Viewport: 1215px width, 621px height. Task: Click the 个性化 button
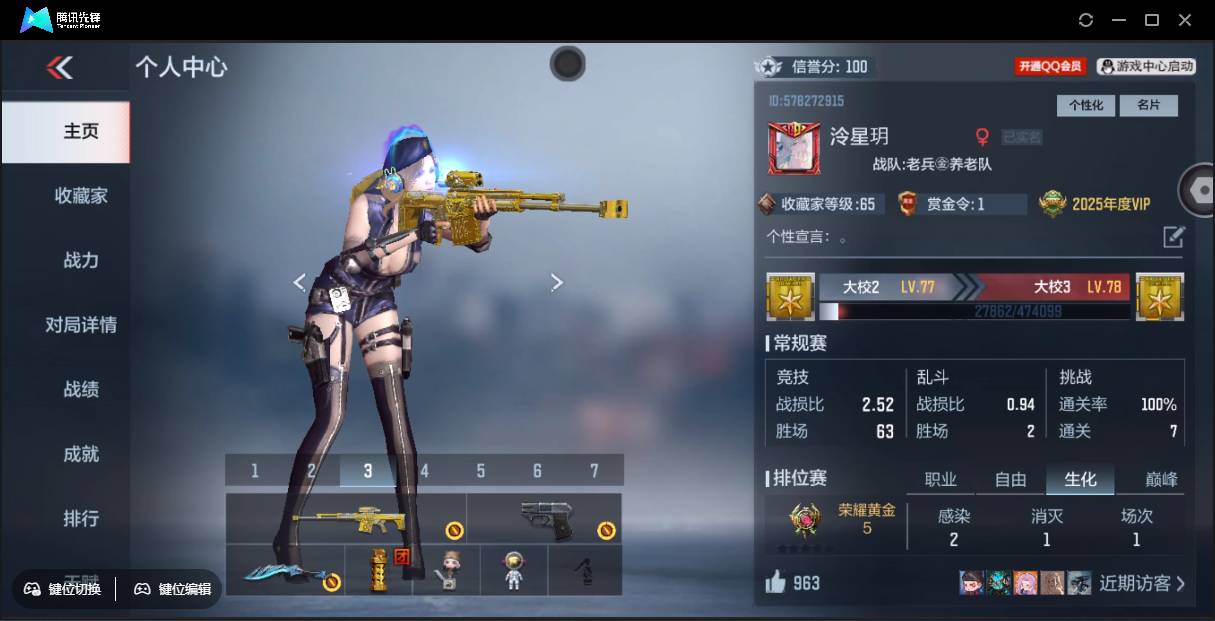point(1085,105)
